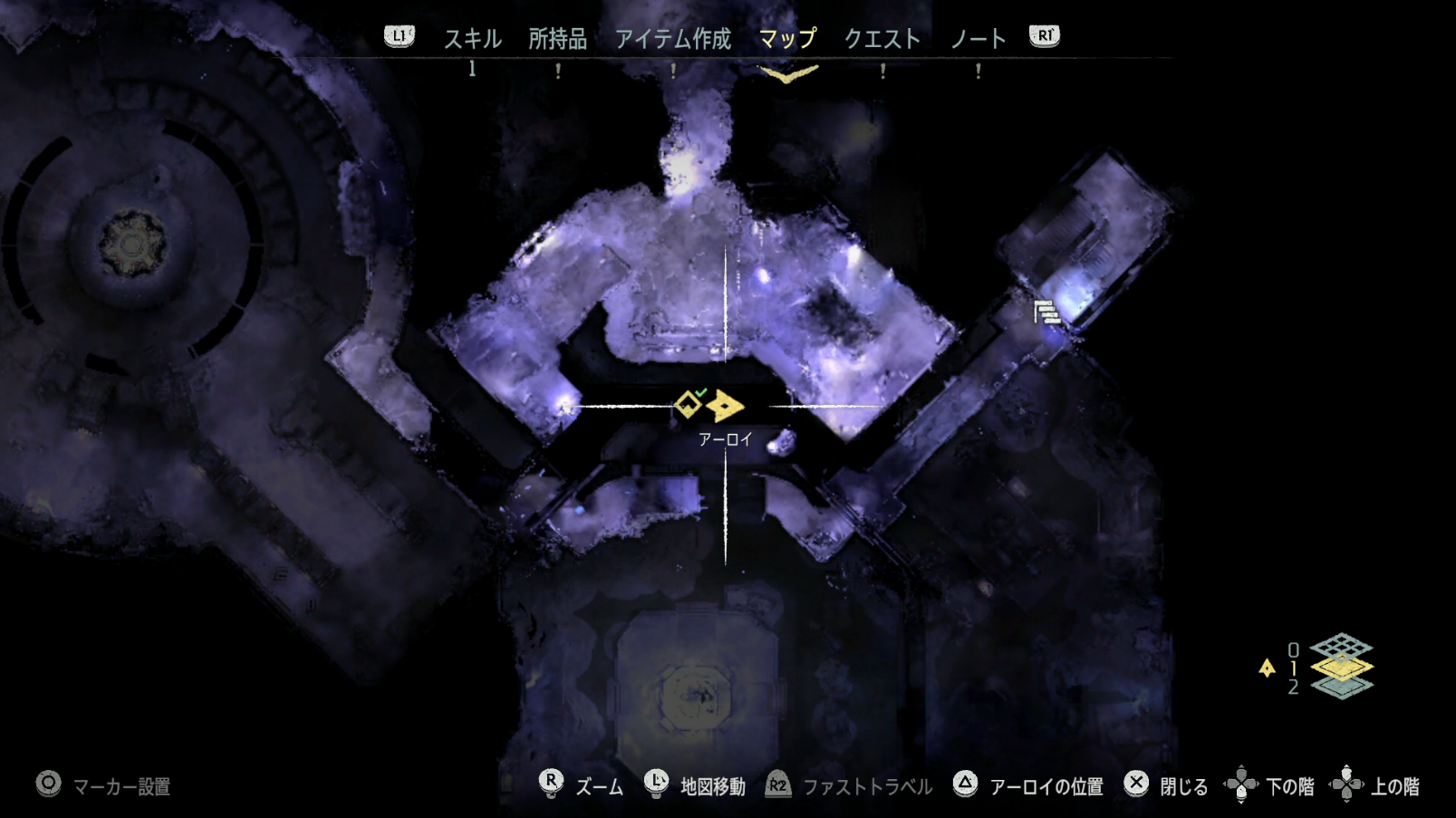Click the L1 shoulder button icon in top bar

[399, 38]
